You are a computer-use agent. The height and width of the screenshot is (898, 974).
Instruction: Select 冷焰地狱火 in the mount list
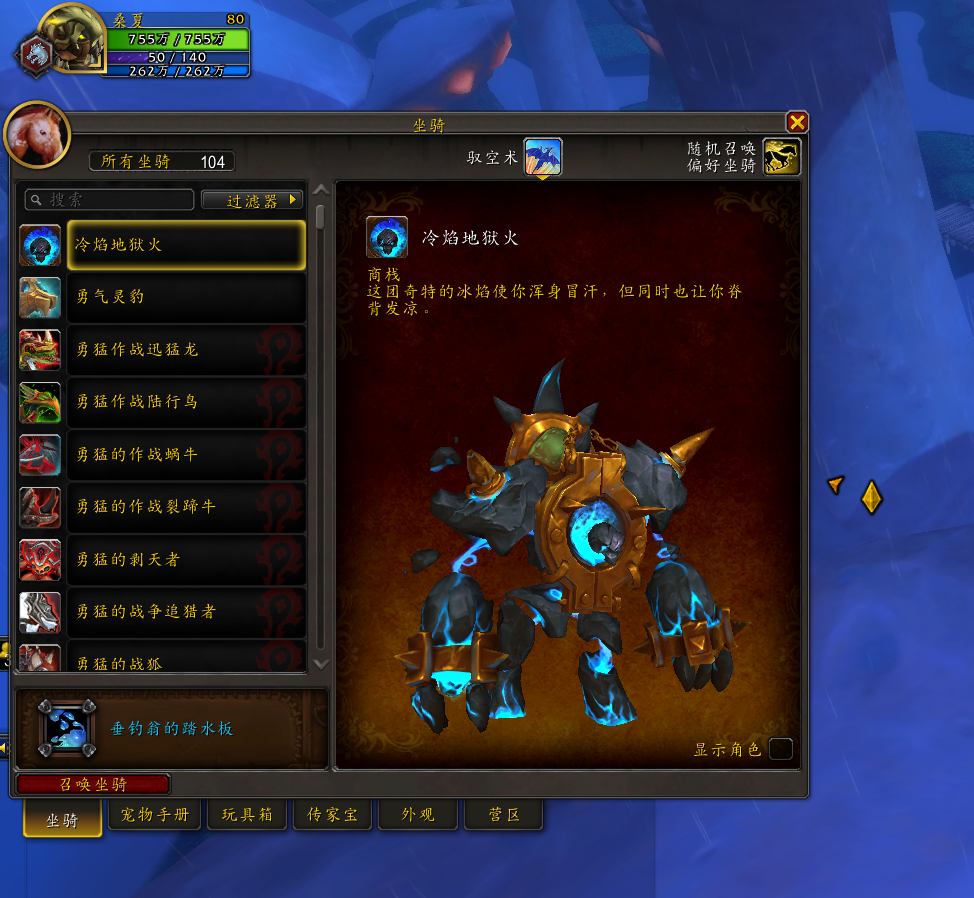point(186,245)
